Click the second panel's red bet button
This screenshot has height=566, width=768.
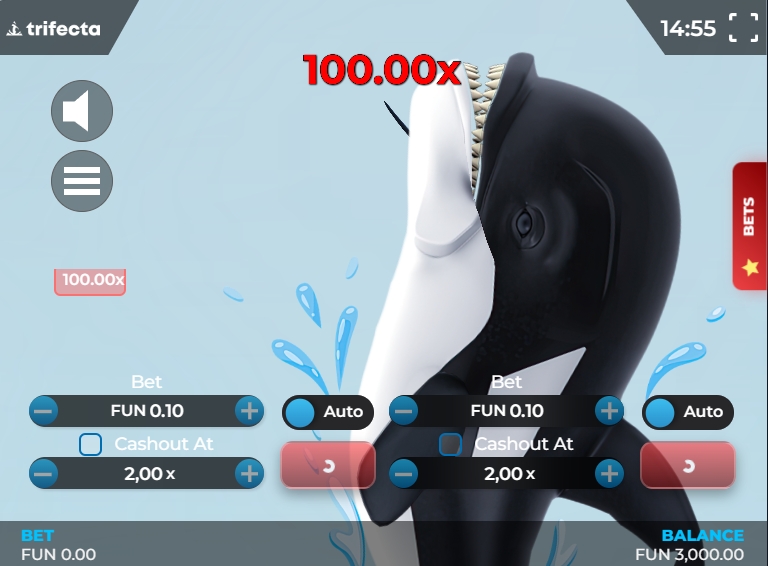coord(688,465)
